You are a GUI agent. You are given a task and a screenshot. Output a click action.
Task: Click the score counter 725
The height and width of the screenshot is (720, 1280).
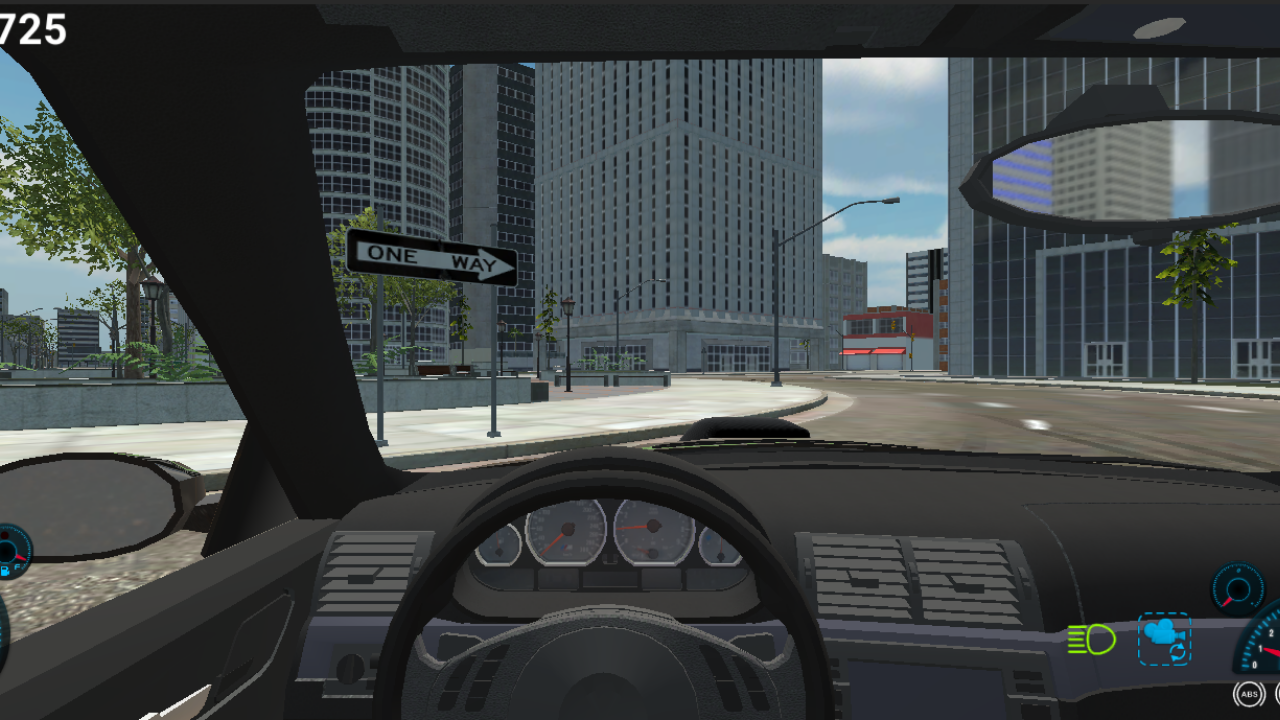pyautogui.click(x=30, y=30)
